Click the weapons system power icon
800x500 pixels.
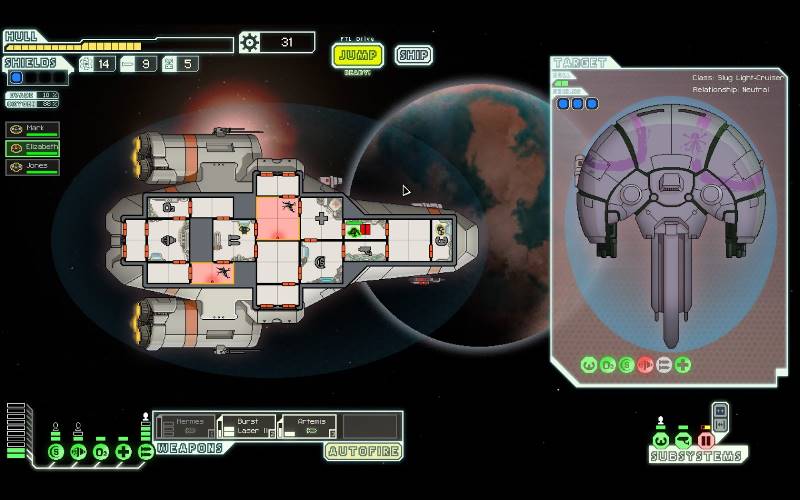pos(146,452)
